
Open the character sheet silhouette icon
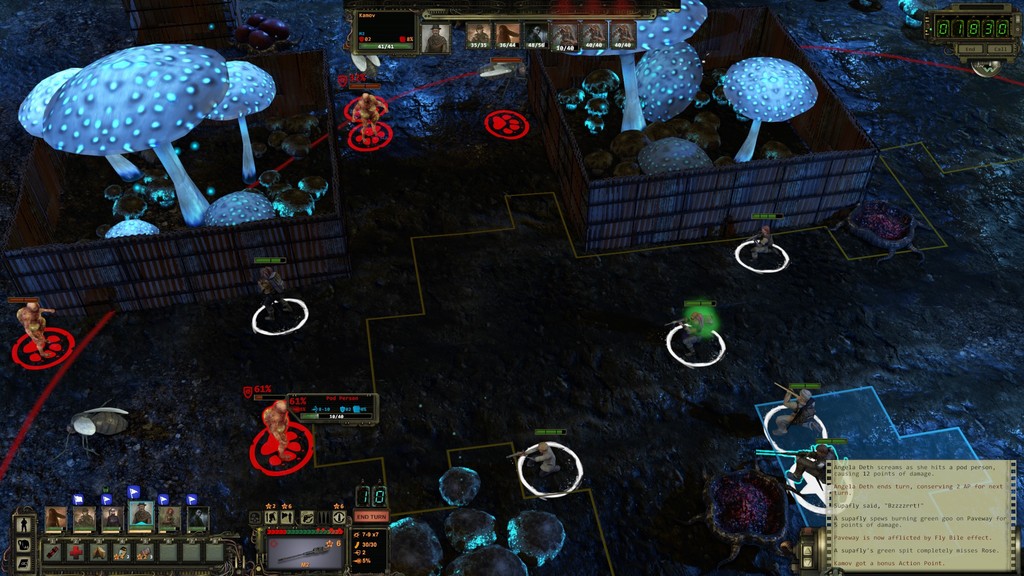pyautogui.click(x=23, y=523)
